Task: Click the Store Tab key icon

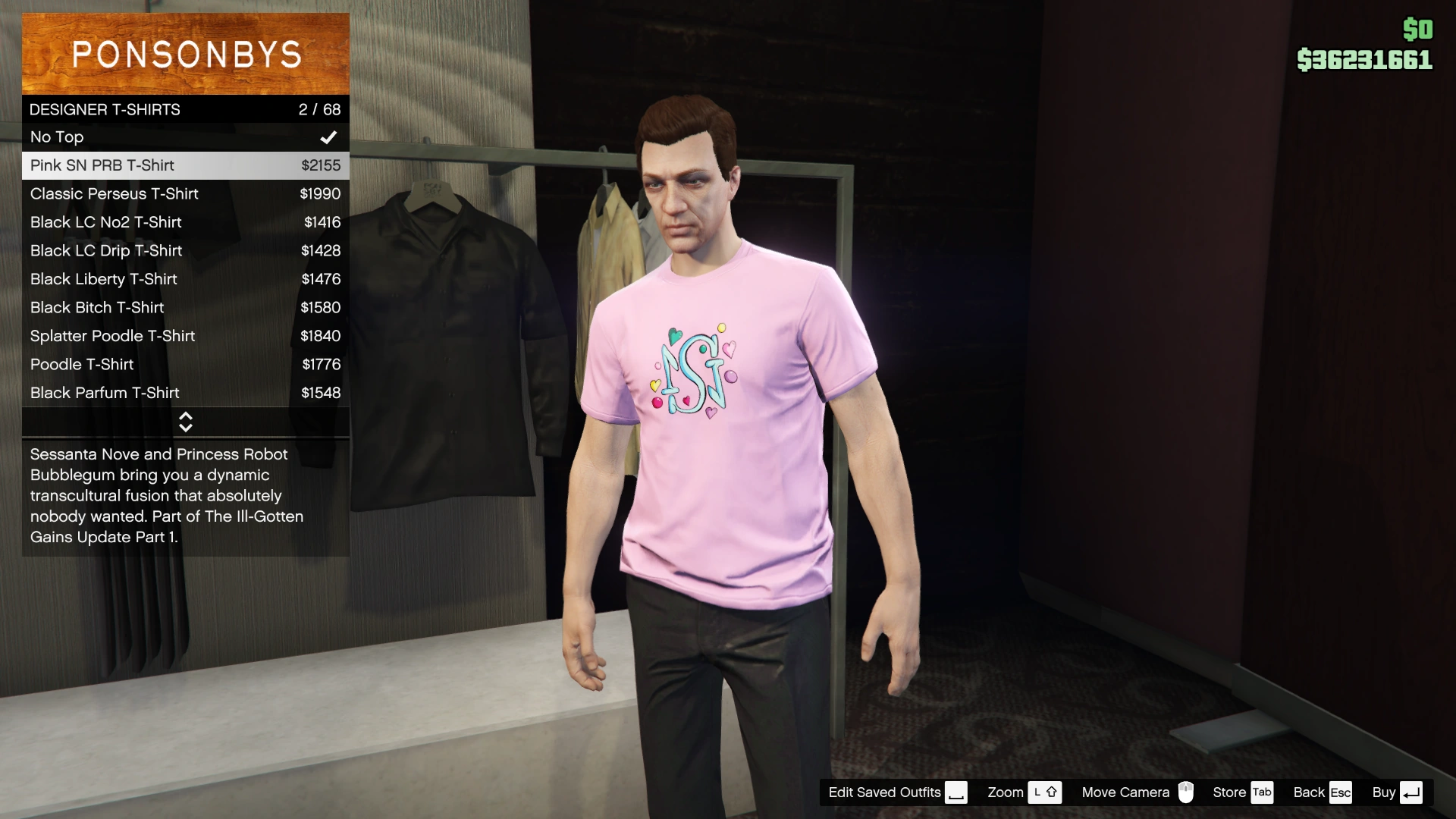Action: (x=1262, y=792)
